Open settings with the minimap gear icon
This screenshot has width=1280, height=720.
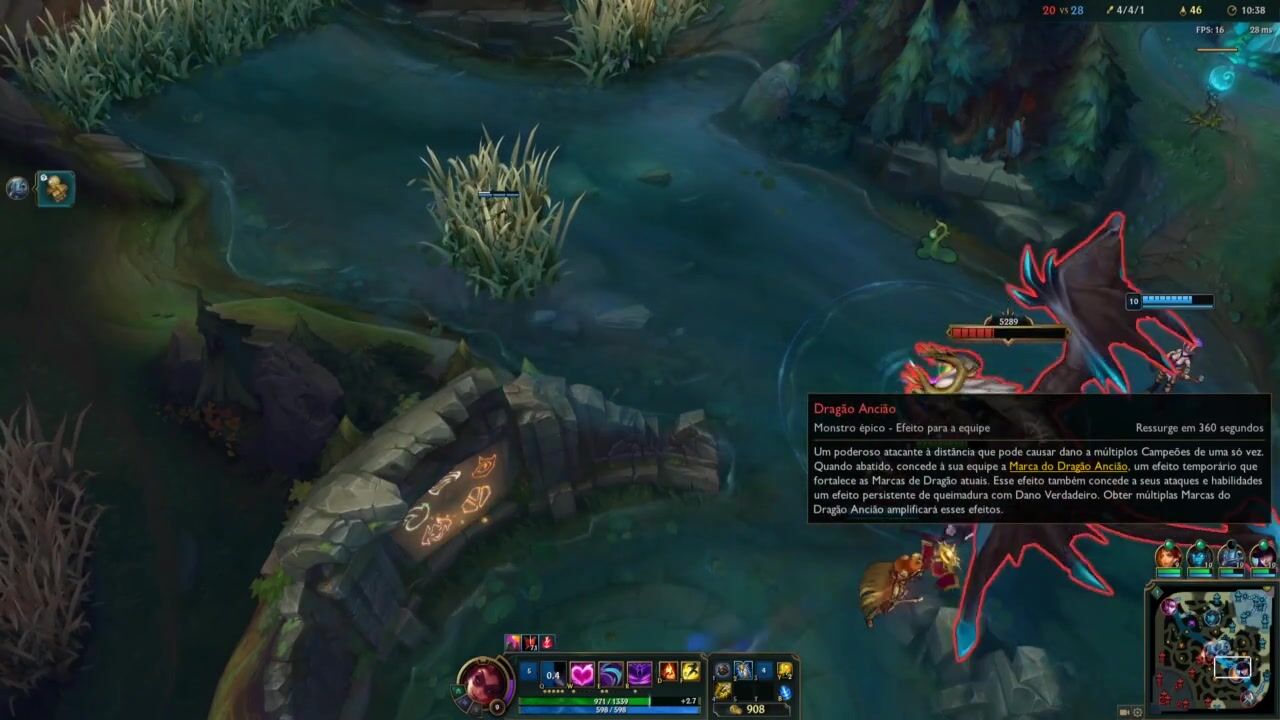click(x=1138, y=712)
